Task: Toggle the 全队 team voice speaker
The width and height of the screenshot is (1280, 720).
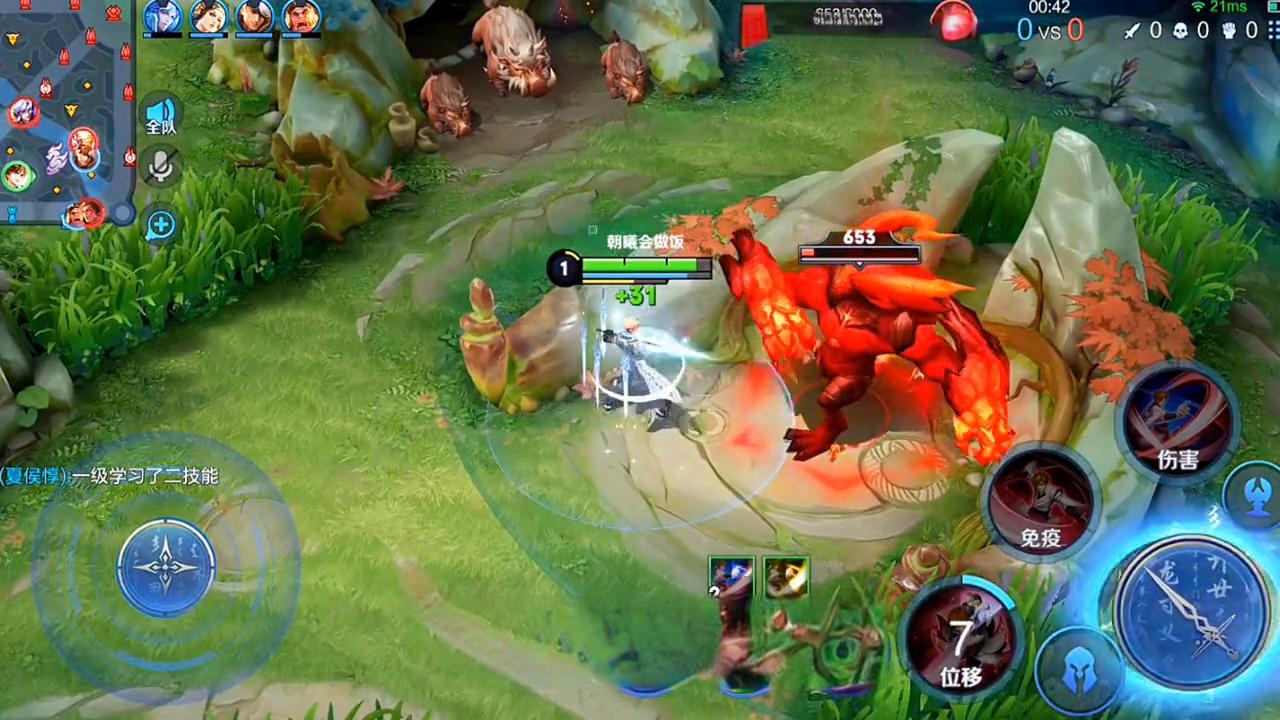Action: point(160,115)
